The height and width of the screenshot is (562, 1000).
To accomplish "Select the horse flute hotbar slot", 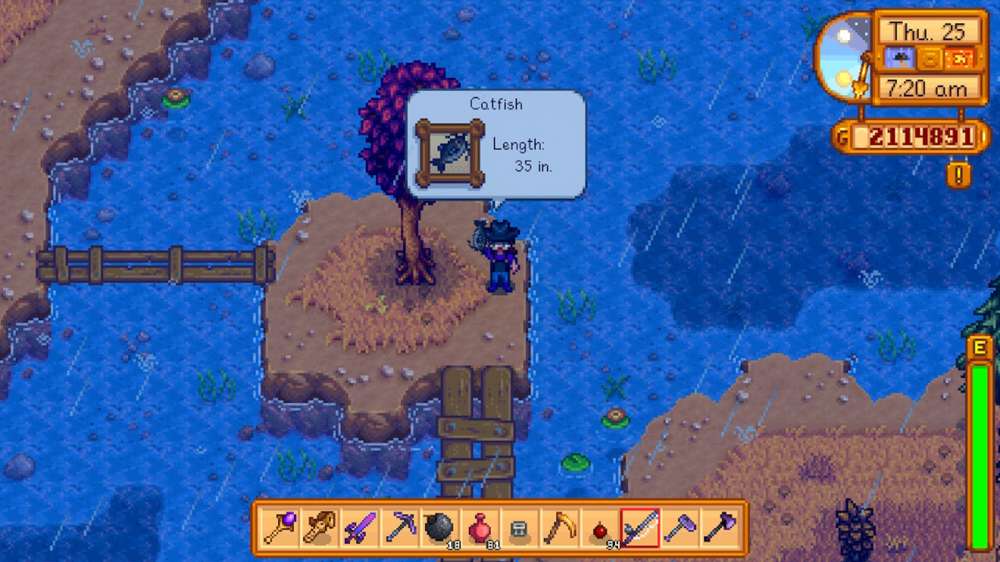I will pos(320,527).
